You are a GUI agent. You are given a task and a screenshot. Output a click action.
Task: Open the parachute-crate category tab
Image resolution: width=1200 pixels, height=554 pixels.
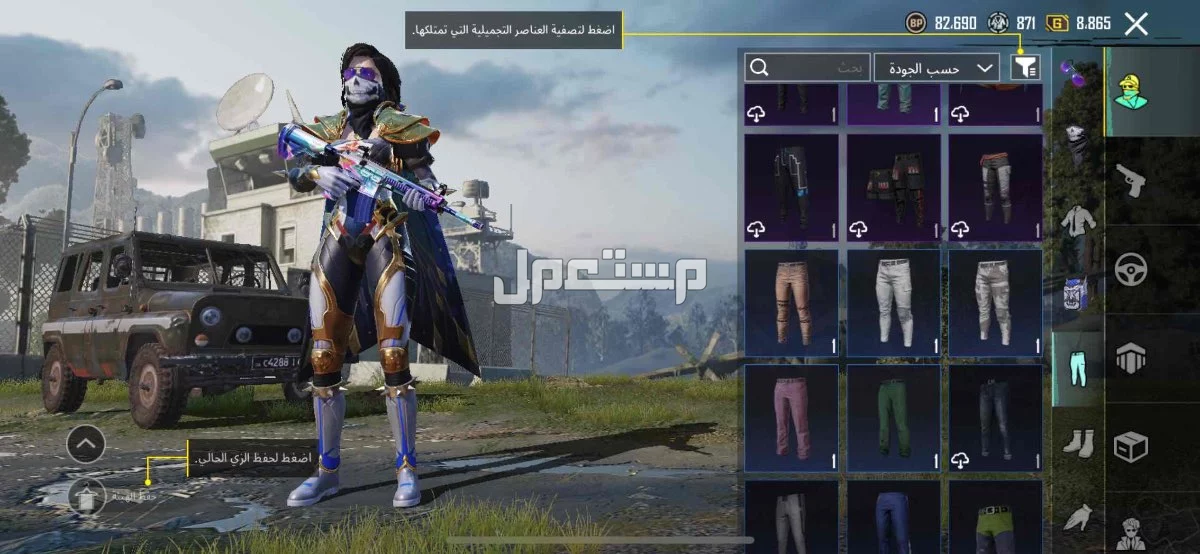click(1131, 358)
